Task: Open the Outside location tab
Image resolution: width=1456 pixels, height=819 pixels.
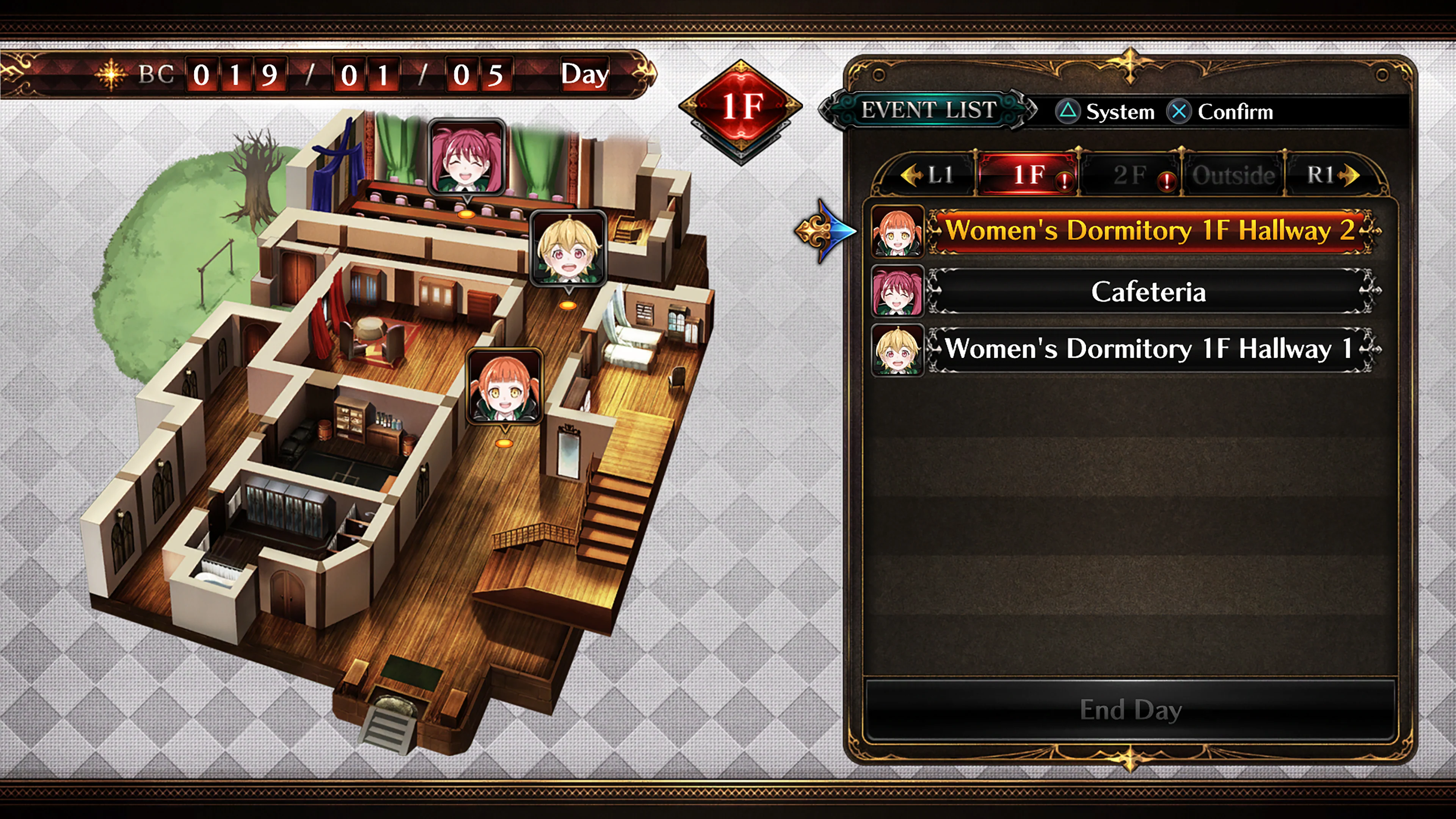Action: pos(1233,175)
